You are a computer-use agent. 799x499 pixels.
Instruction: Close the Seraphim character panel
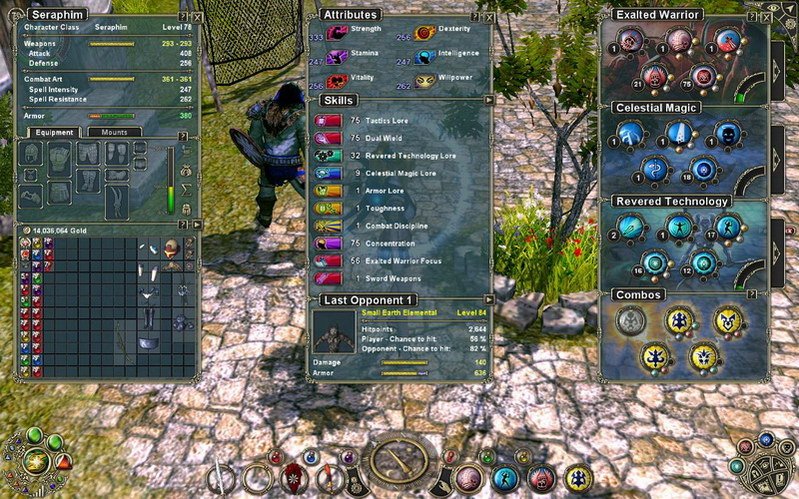tap(196, 17)
